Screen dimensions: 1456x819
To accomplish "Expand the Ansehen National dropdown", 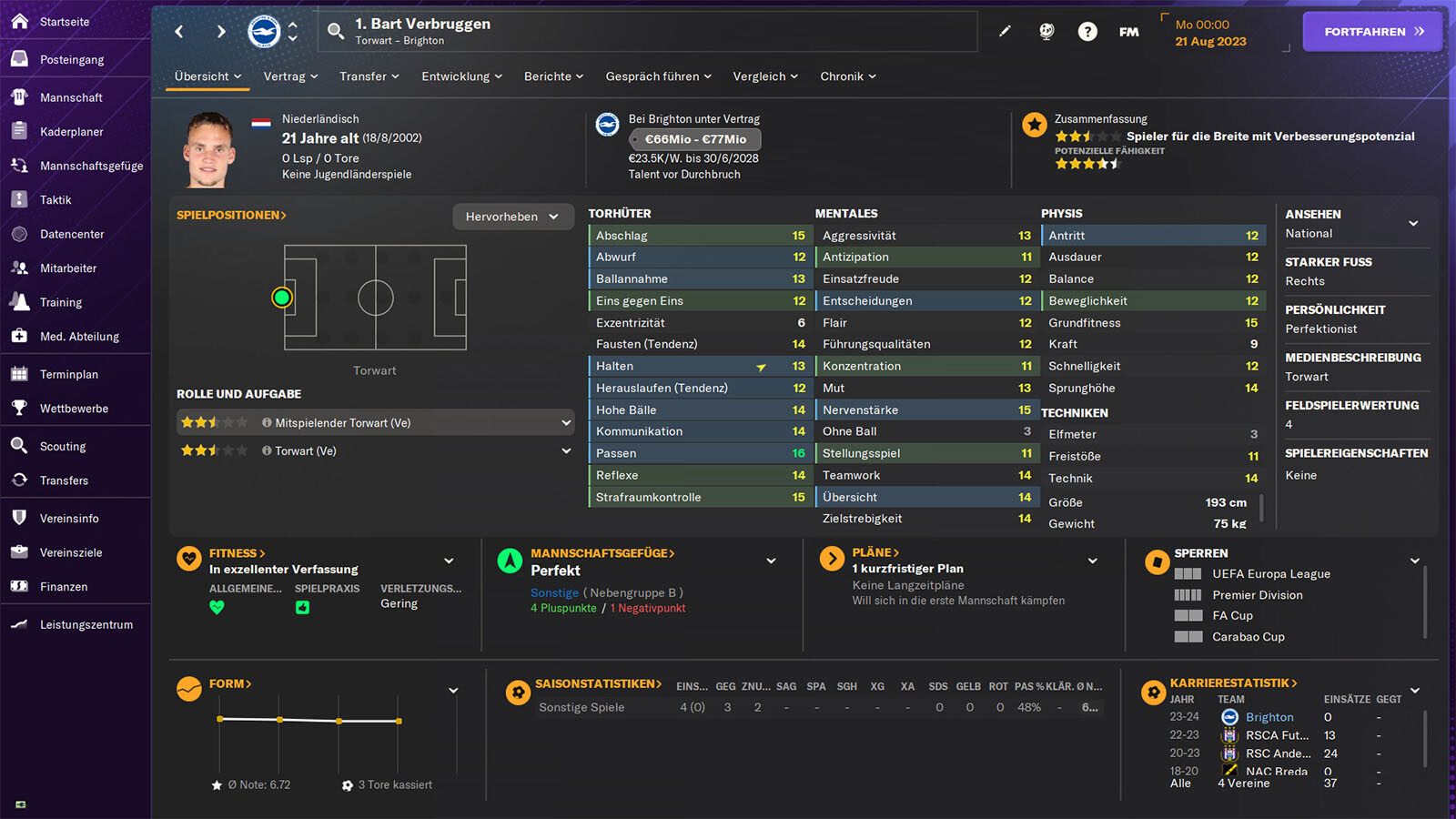I will [x=1413, y=223].
